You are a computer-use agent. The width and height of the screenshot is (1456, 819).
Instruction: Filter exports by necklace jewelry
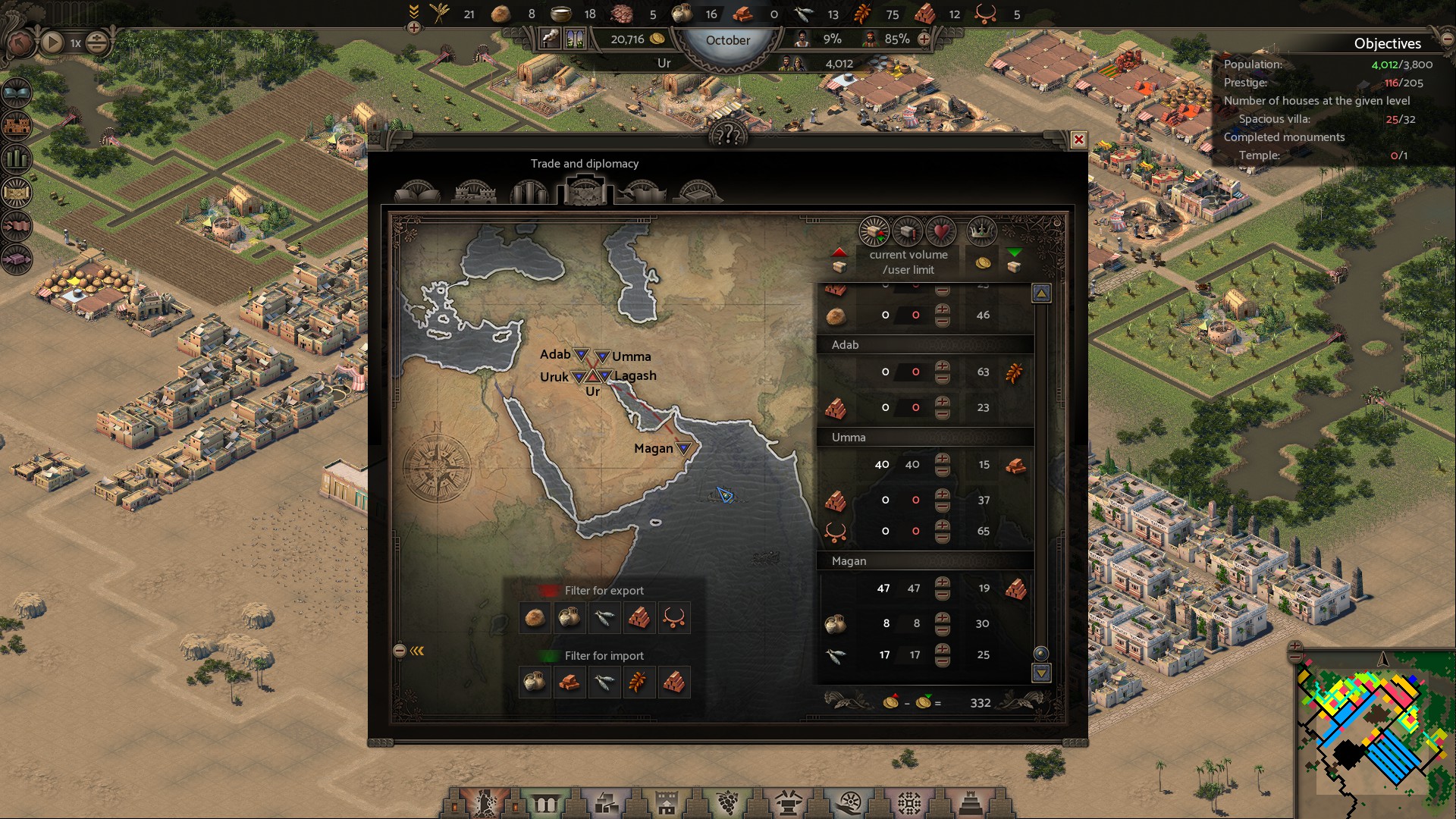[x=673, y=618]
